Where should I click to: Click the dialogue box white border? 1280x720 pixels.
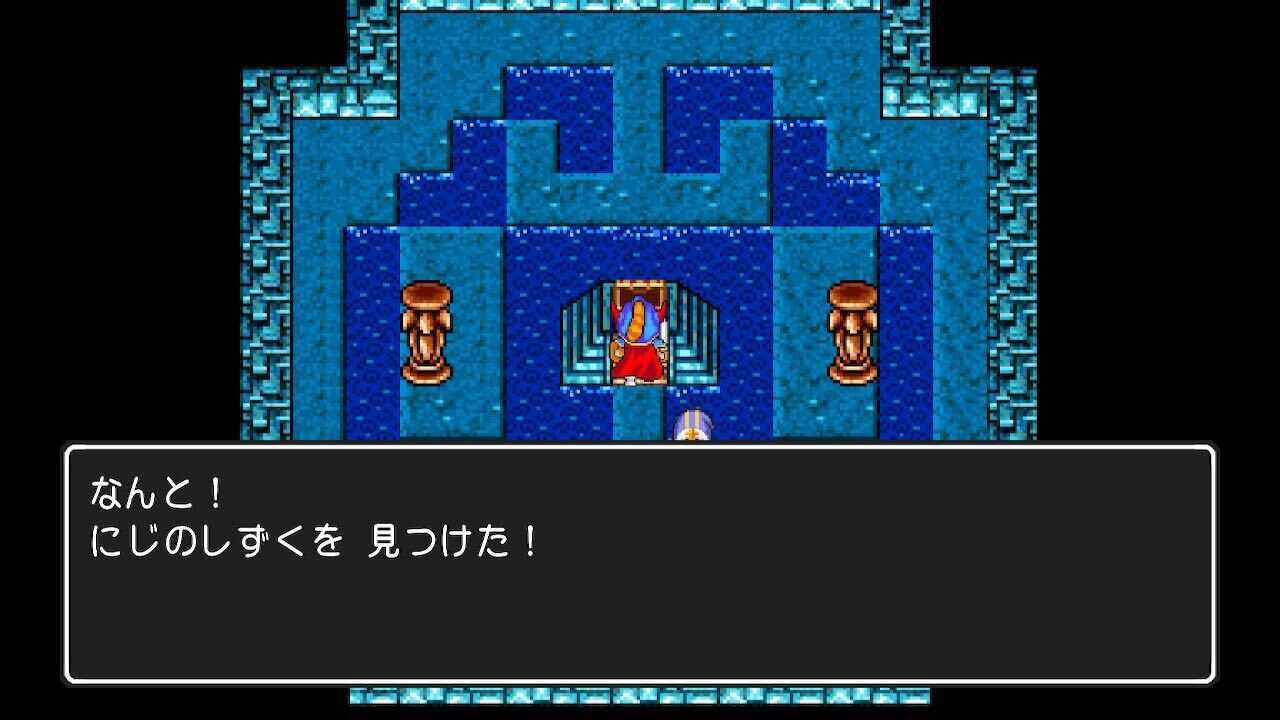(640, 447)
